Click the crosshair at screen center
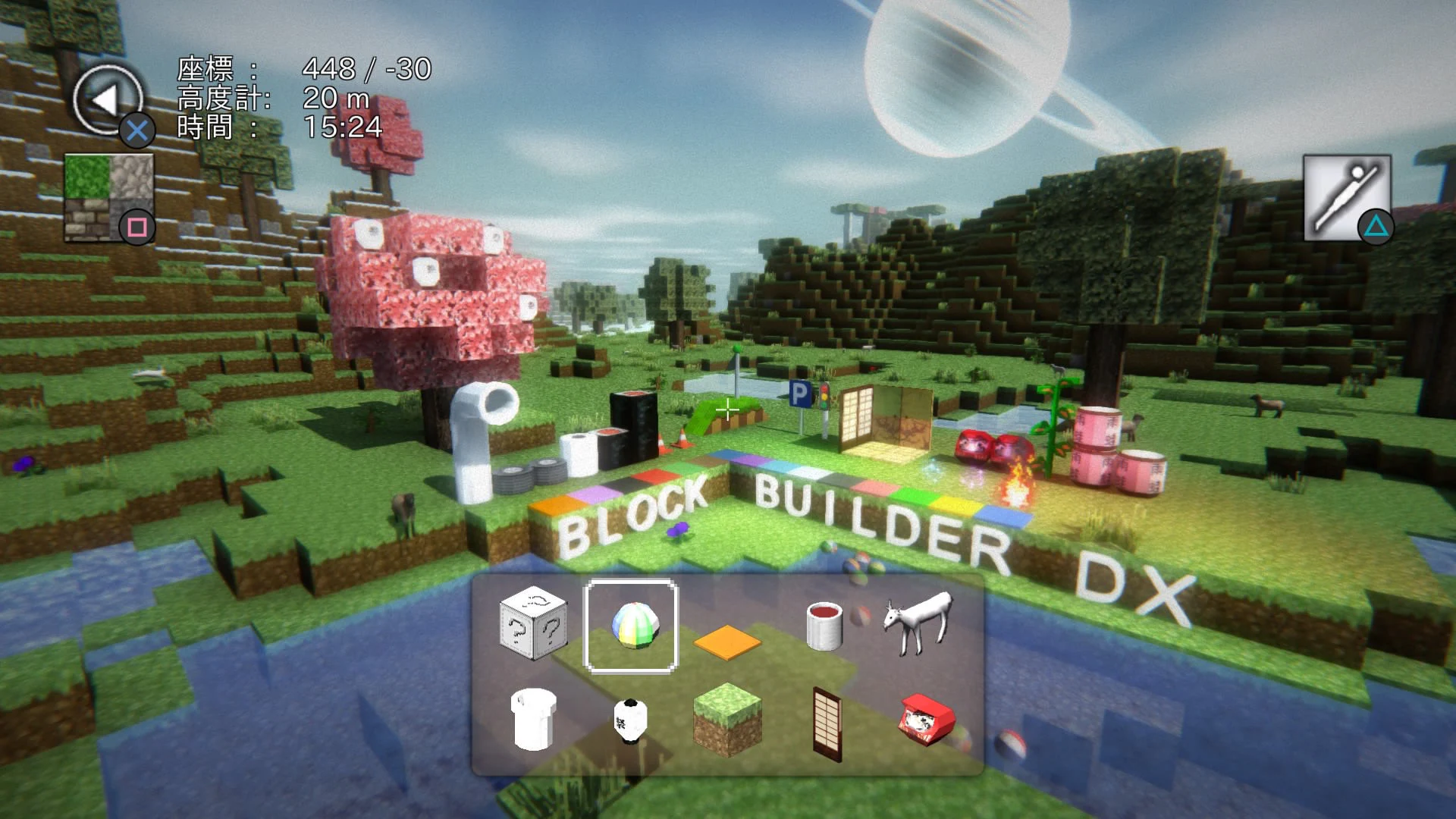 [727, 410]
